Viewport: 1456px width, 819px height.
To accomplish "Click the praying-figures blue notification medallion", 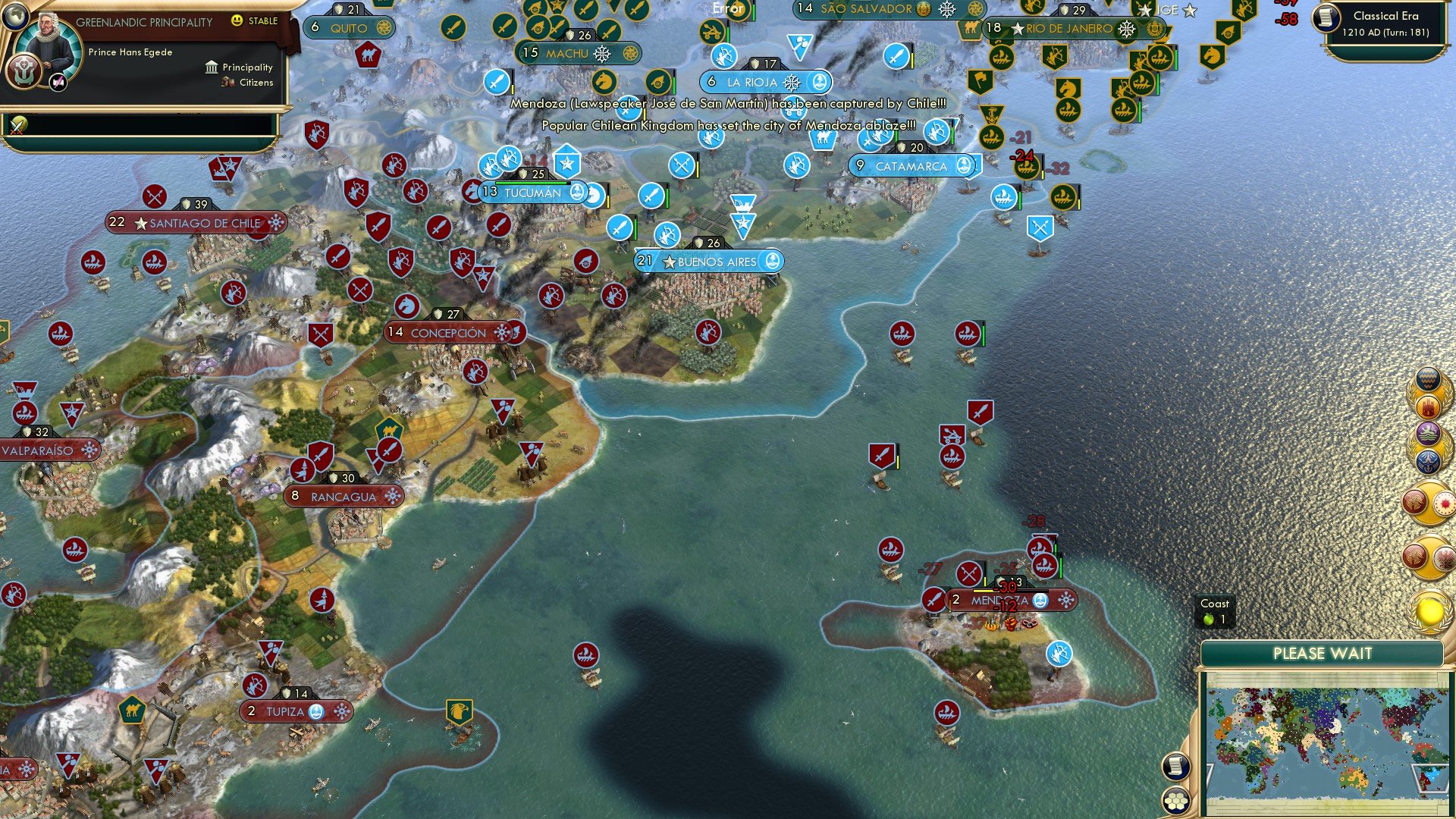I will 1428,460.
